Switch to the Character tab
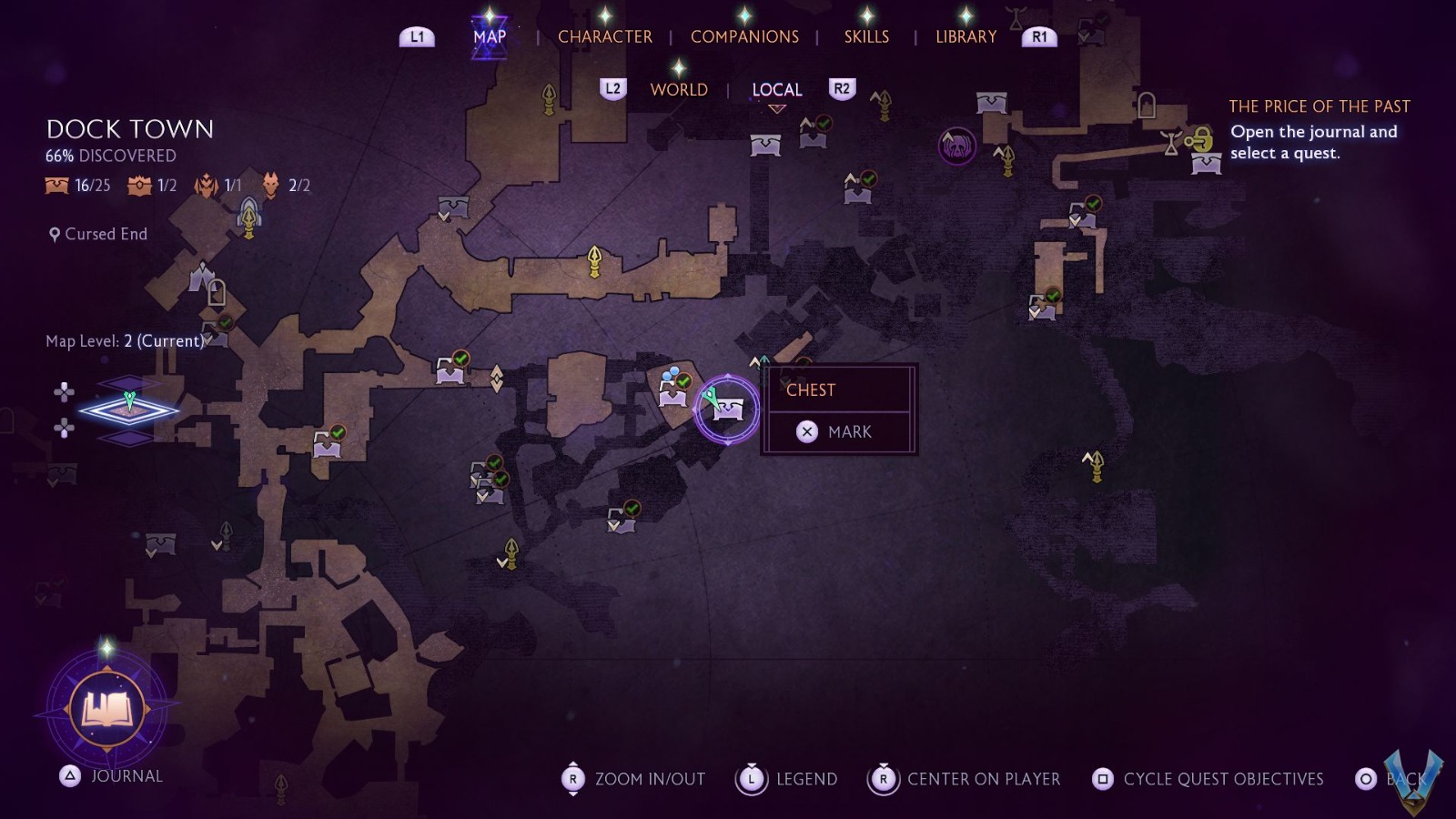 pos(604,36)
